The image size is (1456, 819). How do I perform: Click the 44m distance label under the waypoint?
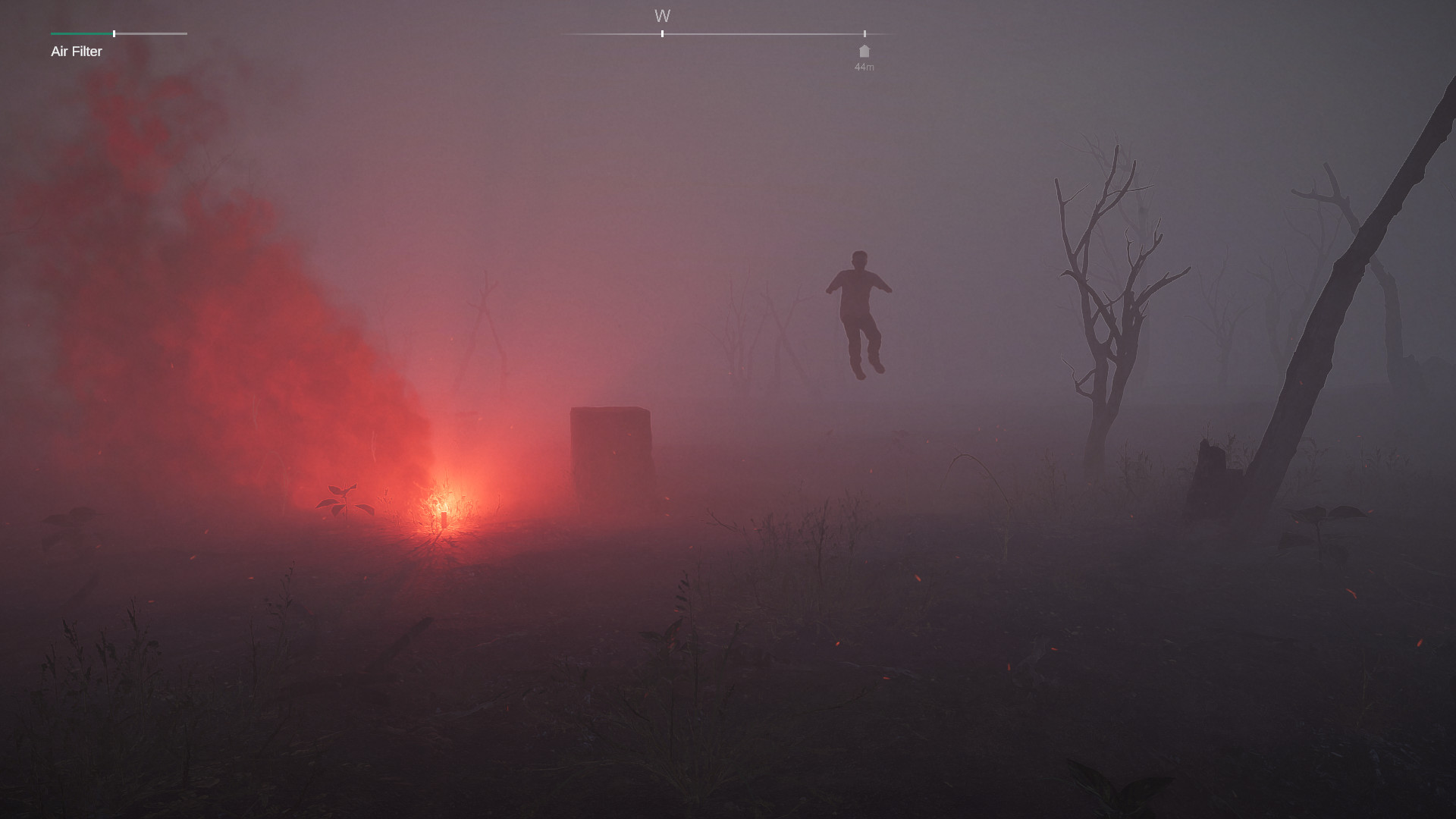(864, 67)
